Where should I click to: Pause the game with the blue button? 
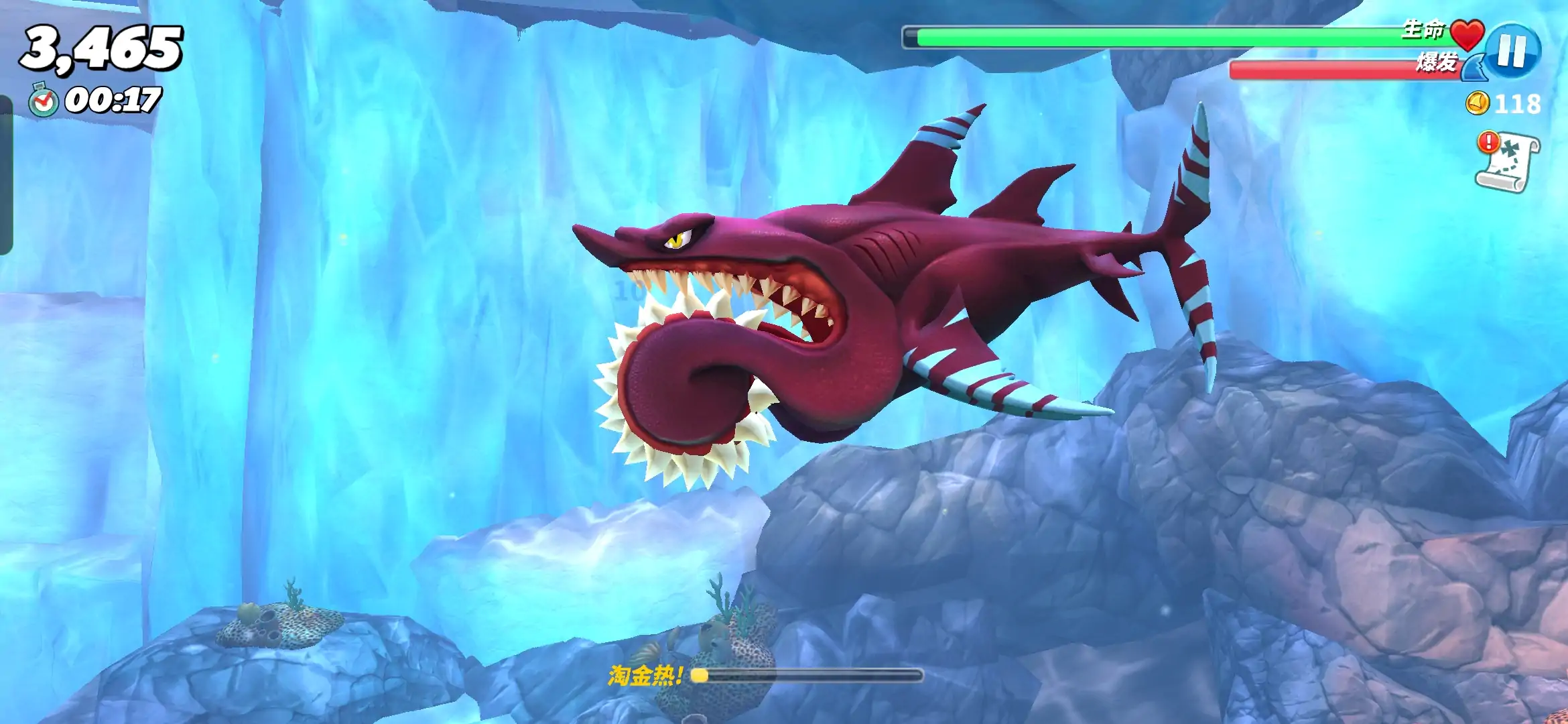[x=1512, y=50]
